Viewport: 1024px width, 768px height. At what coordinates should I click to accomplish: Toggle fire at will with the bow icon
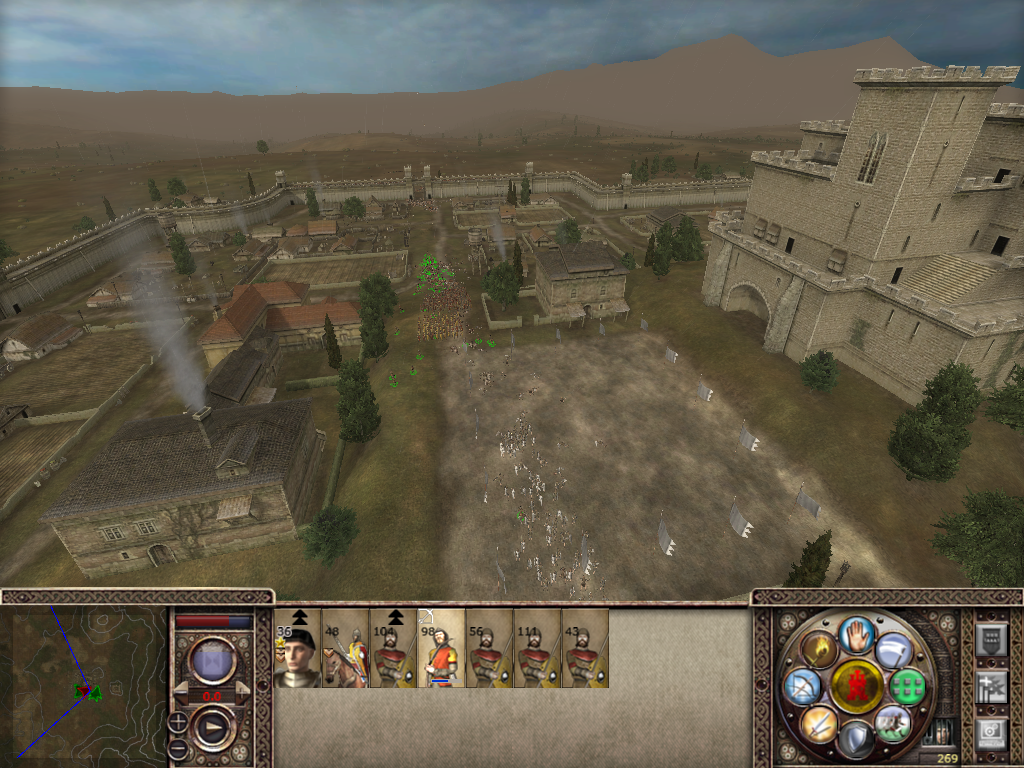pos(802,687)
